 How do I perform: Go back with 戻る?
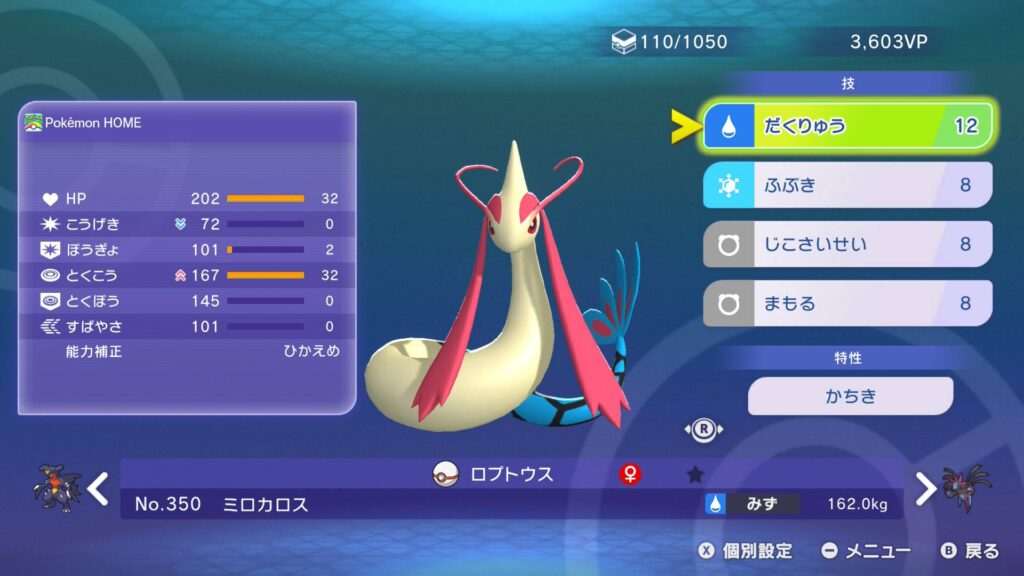pos(970,551)
